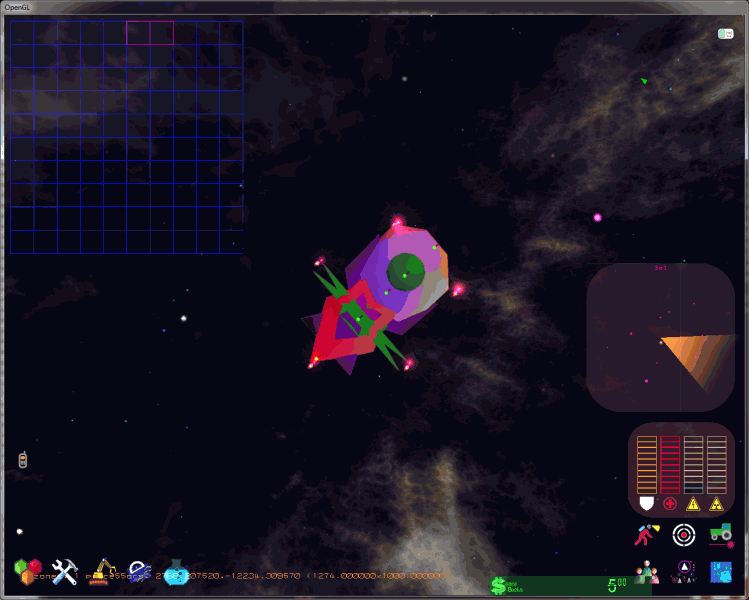Toggle the small switch in the top-right corner
The width and height of the screenshot is (749, 600).
click(726, 34)
